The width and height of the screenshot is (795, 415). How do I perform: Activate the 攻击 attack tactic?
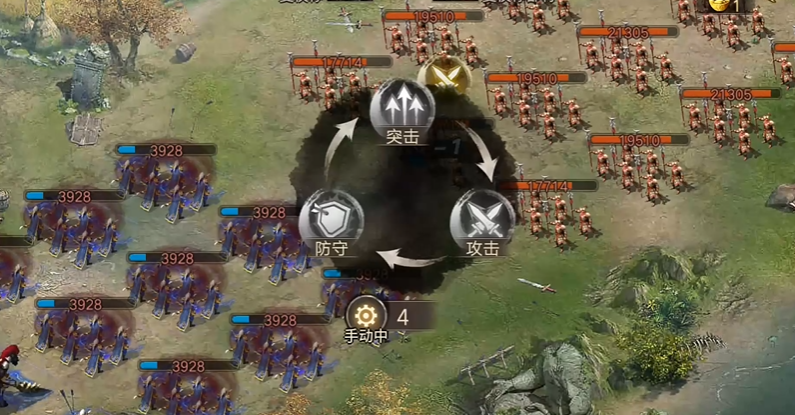pos(482,219)
